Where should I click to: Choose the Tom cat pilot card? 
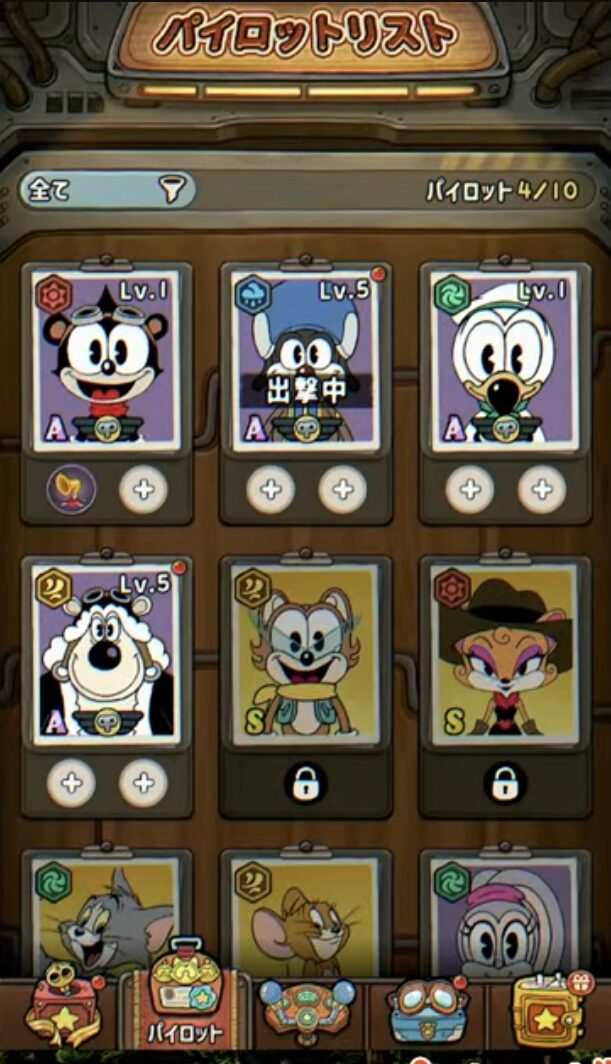click(x=106, y=915)
